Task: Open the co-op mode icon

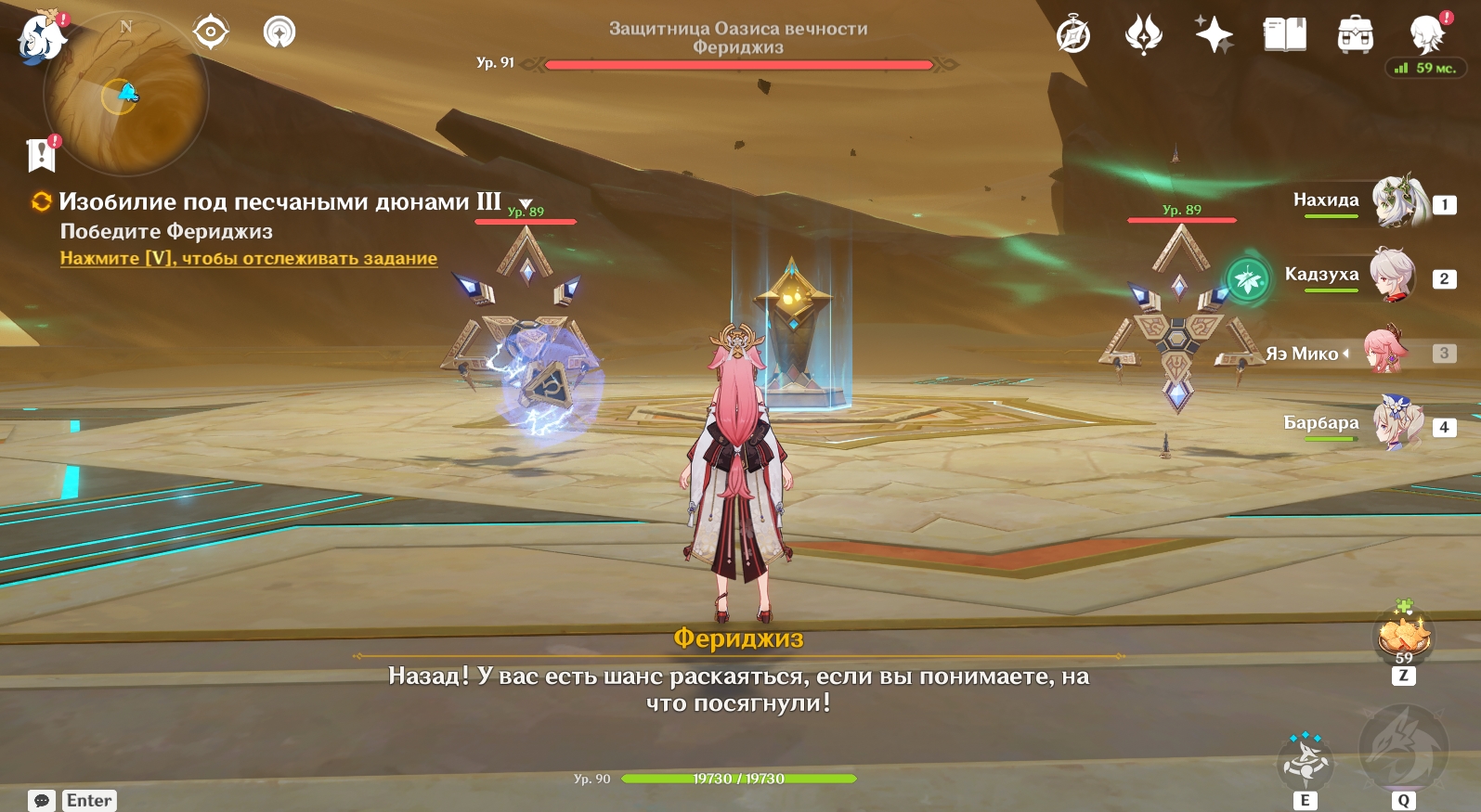Action: [279, 32]
